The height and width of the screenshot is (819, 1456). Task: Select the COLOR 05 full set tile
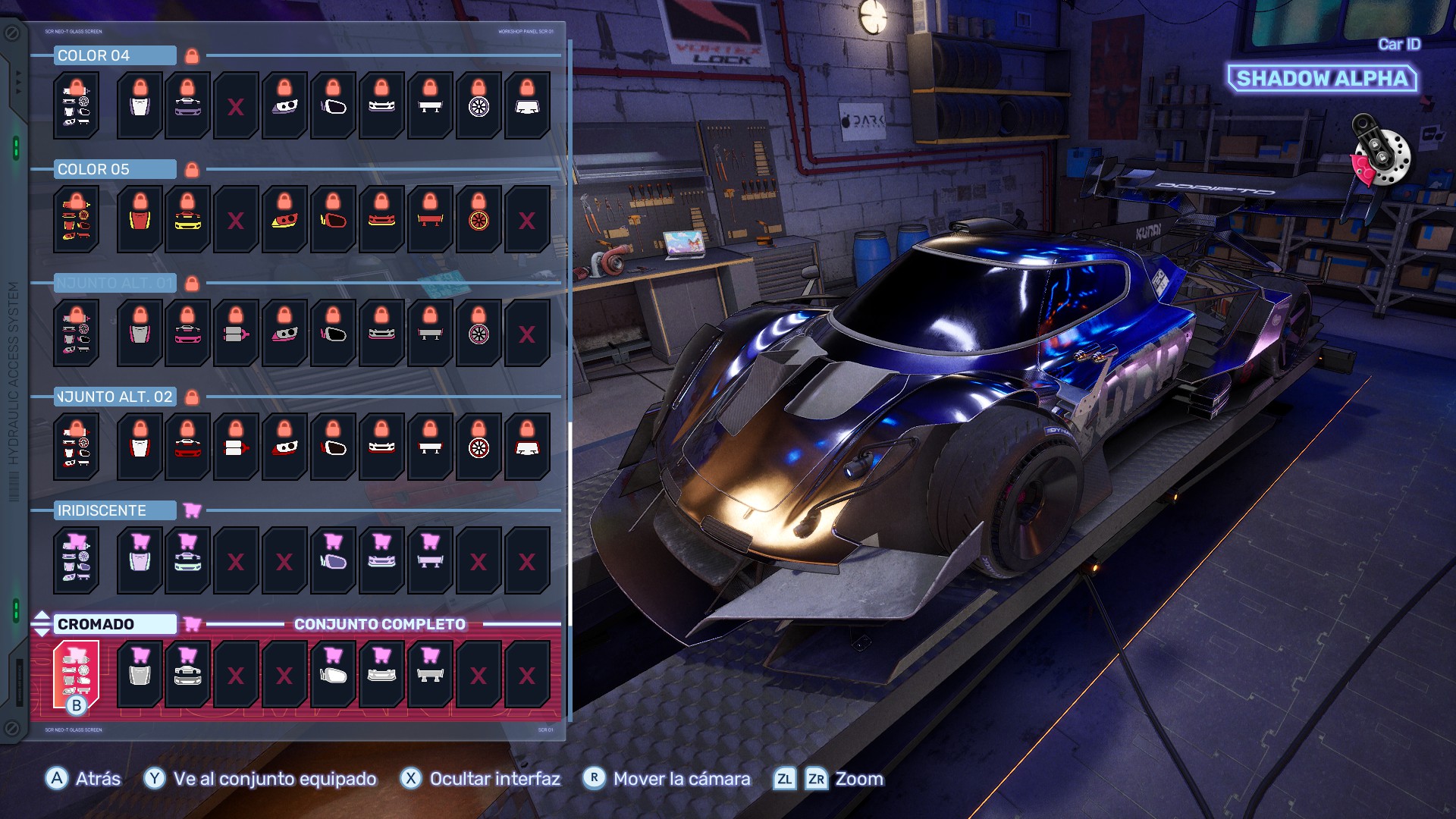76,219
